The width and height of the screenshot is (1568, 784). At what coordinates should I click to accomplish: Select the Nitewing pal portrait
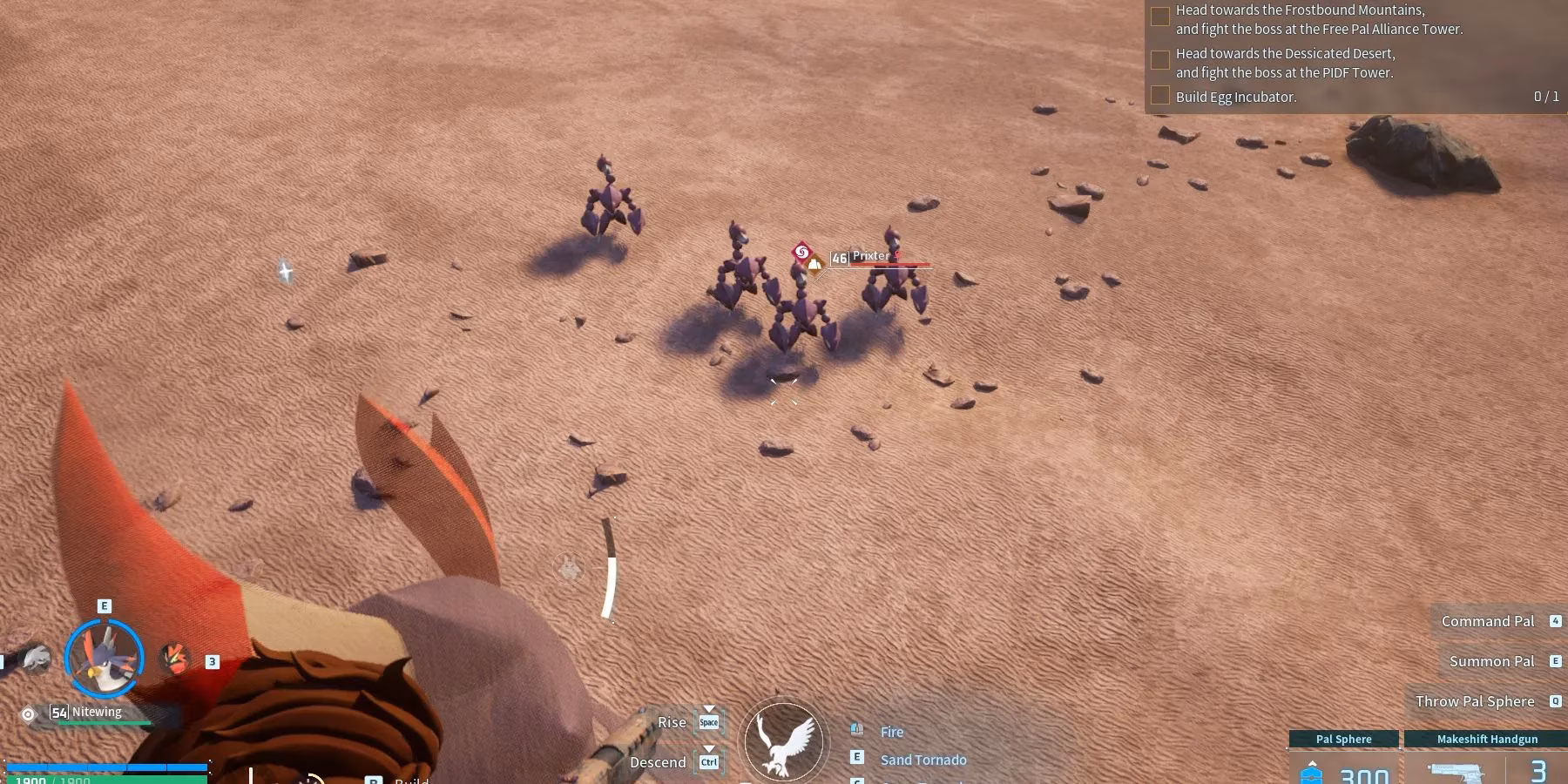pyautogui.click(x=105, y=658)
